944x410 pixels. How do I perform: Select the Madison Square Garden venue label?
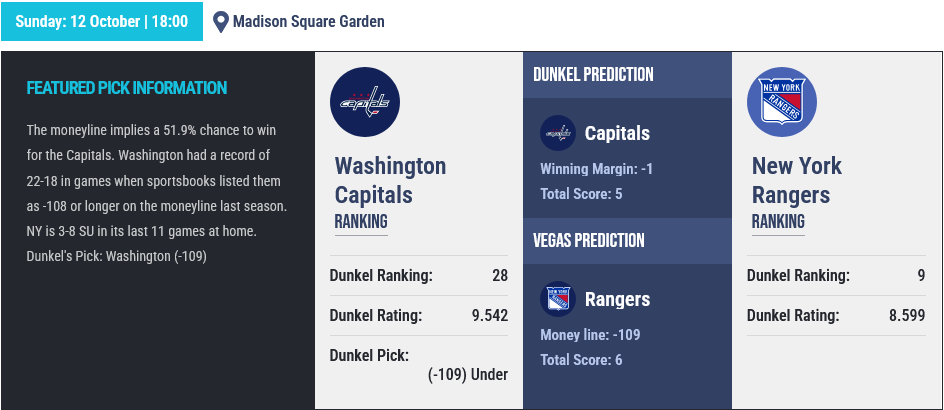click(x=308, y=21)
